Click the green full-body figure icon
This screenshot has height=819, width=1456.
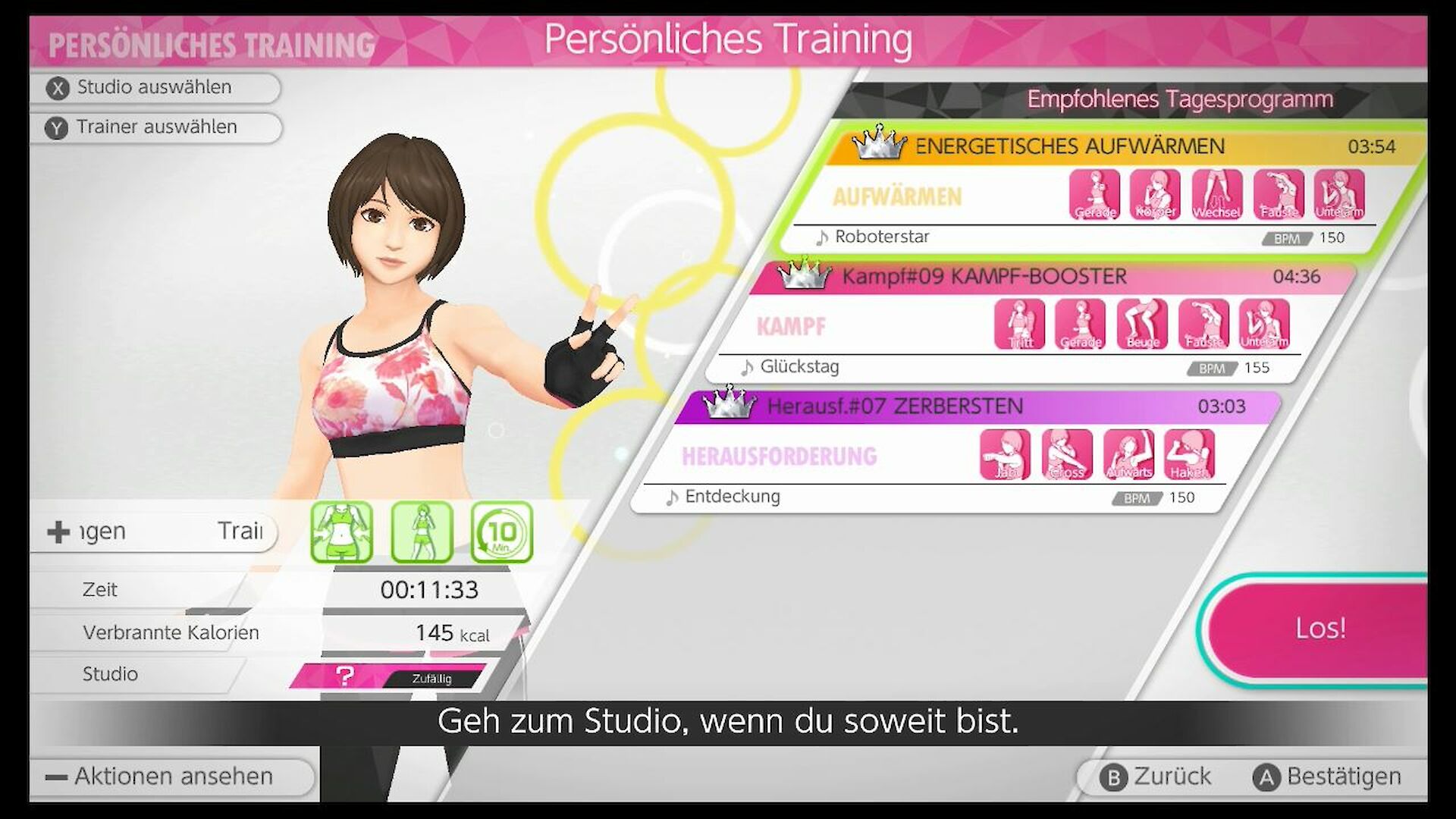[x=422, y=532]
